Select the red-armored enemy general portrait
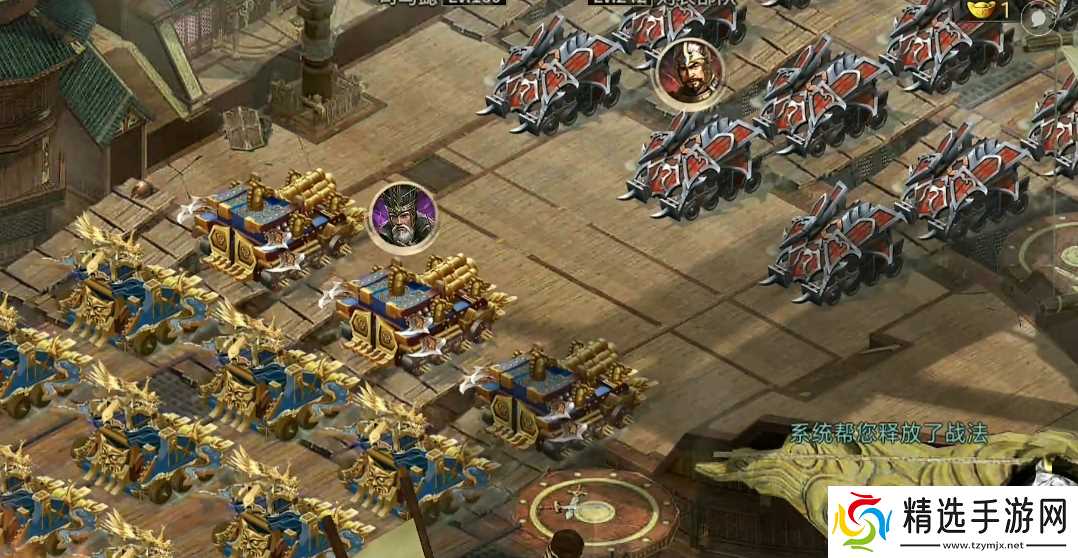1078x558 pixels. tap(689, 72)
